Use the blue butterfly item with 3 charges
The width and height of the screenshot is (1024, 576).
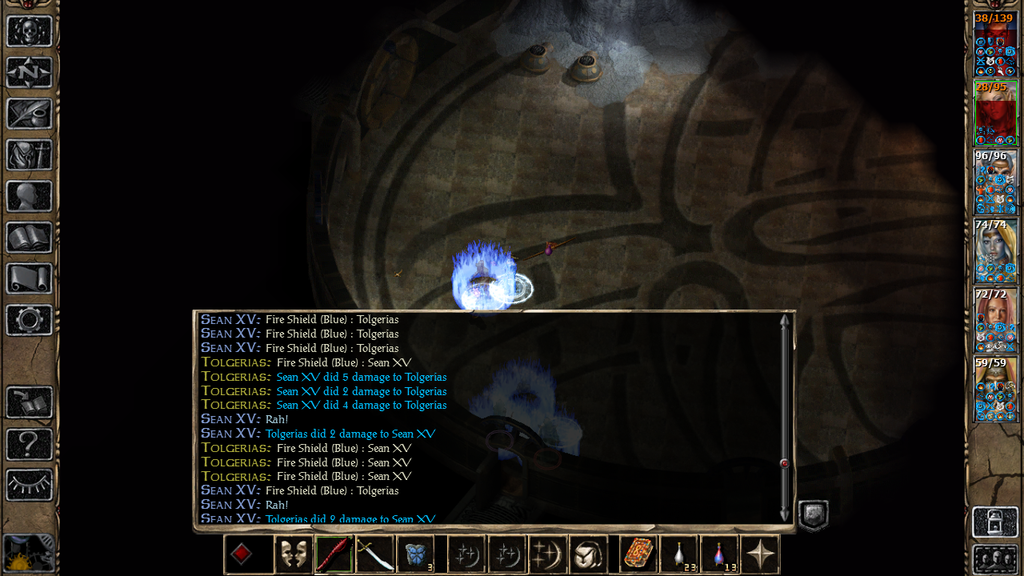click(416, 554)
